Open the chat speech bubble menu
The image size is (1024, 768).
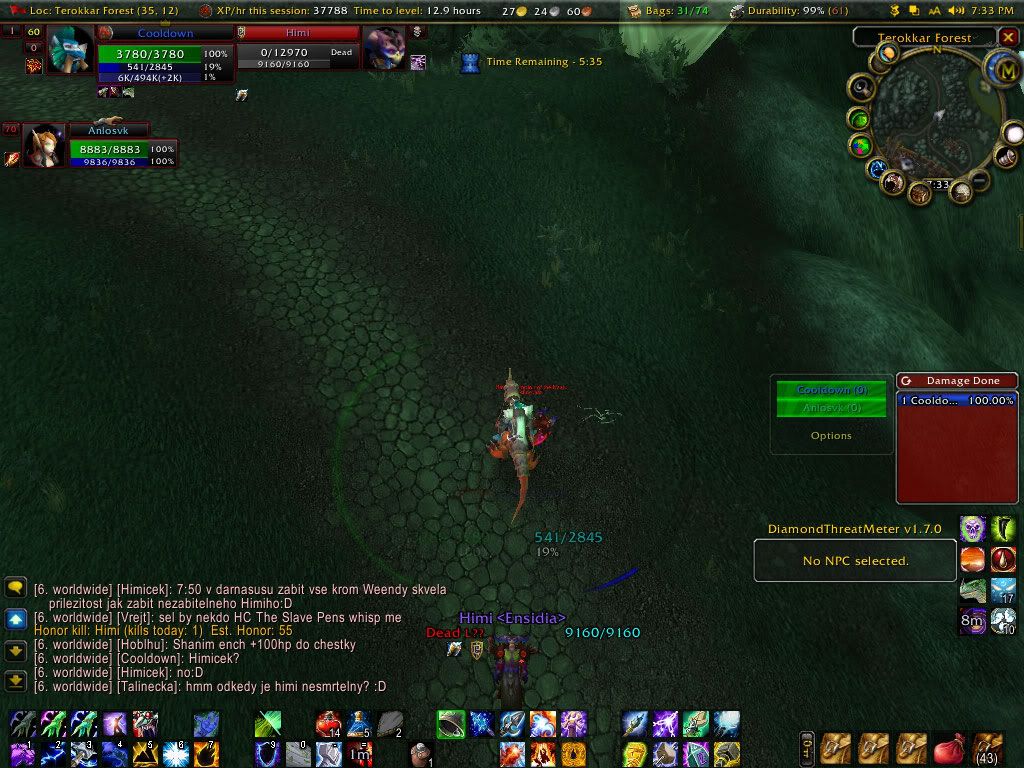pos(15,588)
